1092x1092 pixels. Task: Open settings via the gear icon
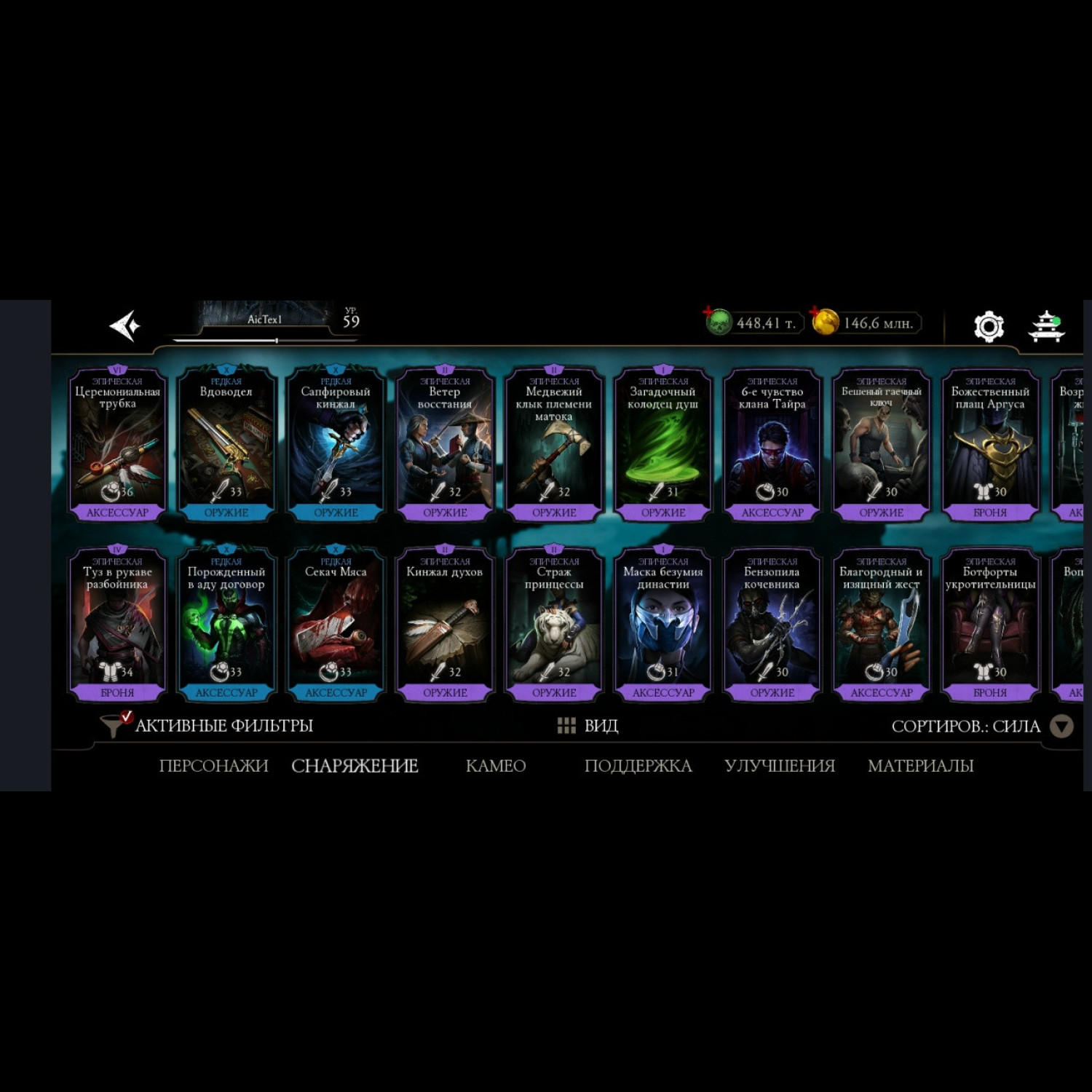coord(989,326)
